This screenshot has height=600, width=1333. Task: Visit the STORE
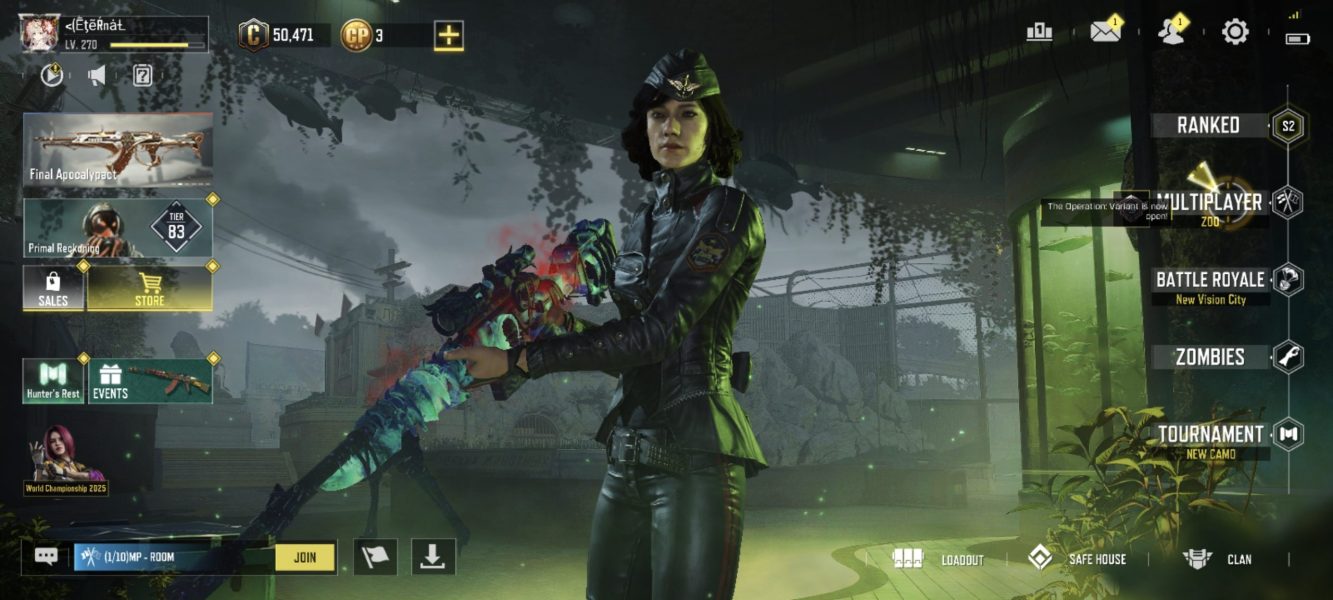150,288
